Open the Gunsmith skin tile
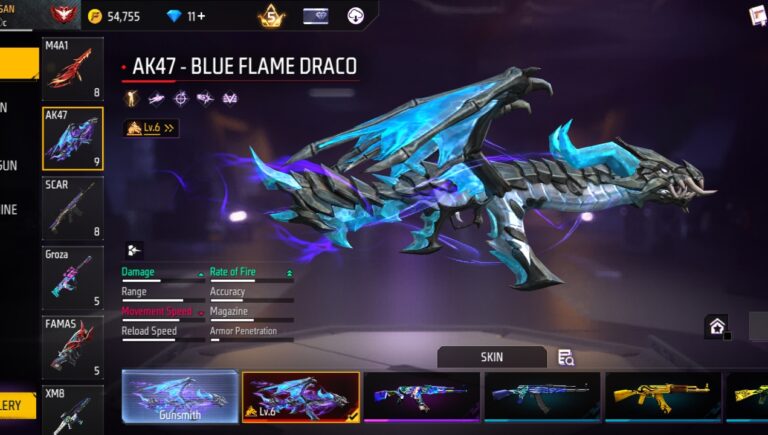Viewport: 768px width, 435px height. point(180,396)
